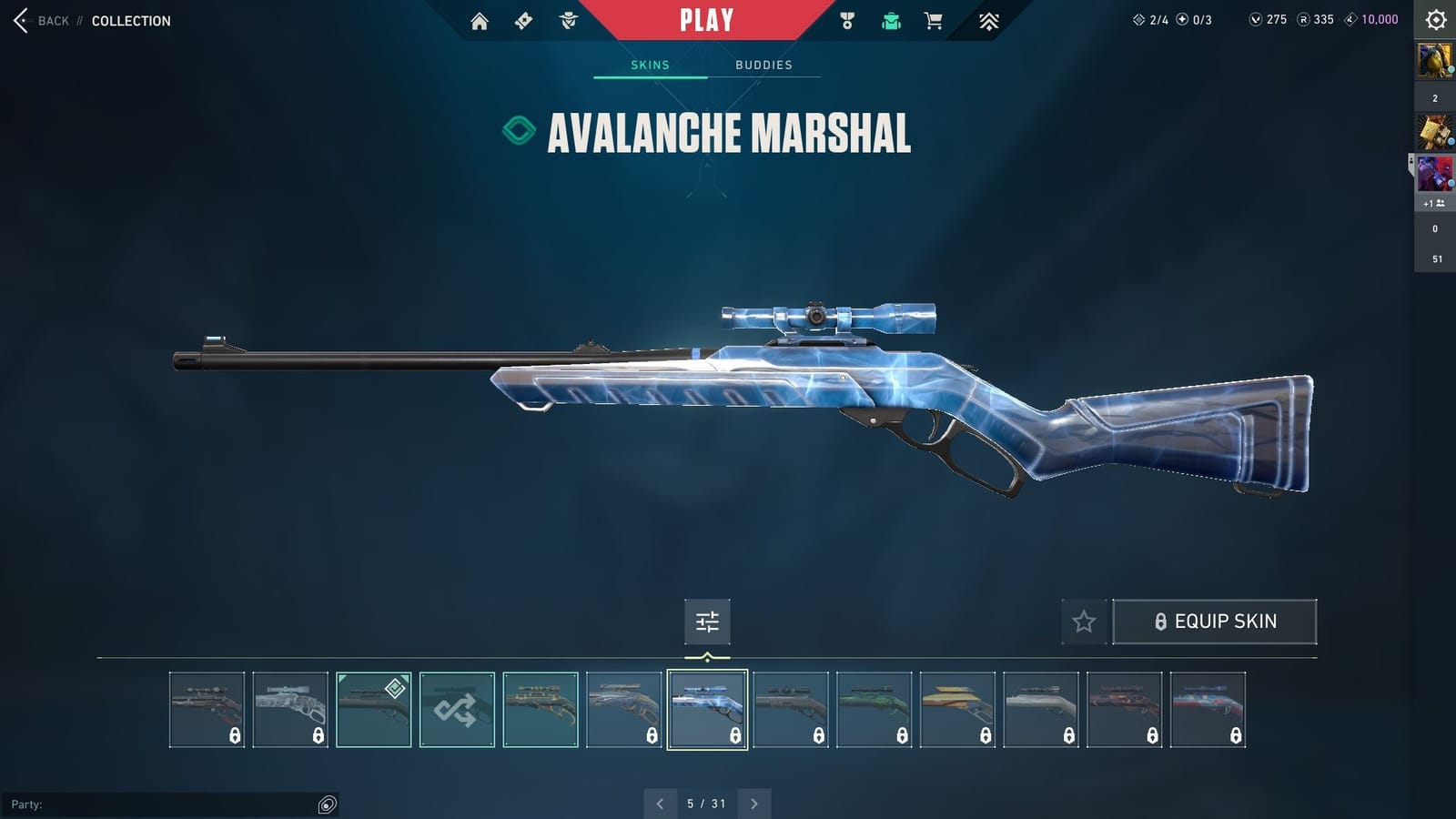View Career stats via the medal icon
This screenshot has width=1456, height=819.
point(848,20)
